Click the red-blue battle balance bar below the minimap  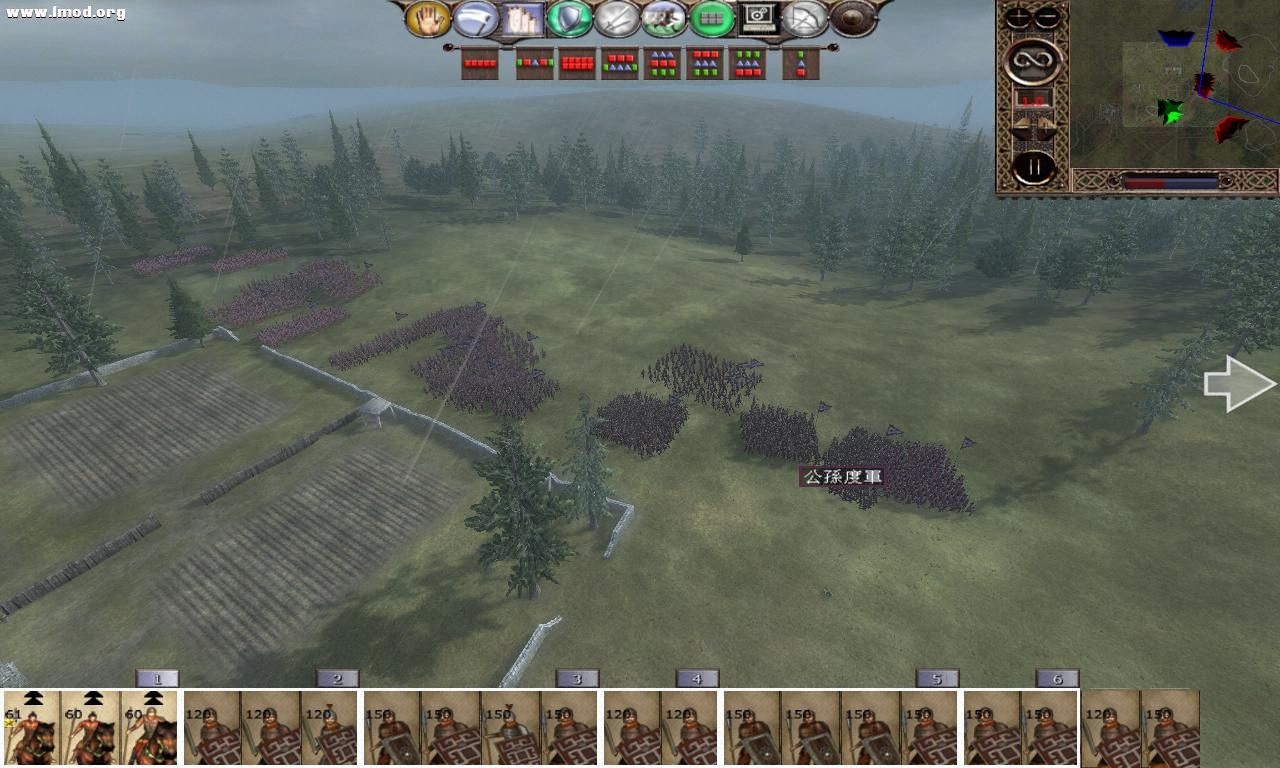point(1170,181)
